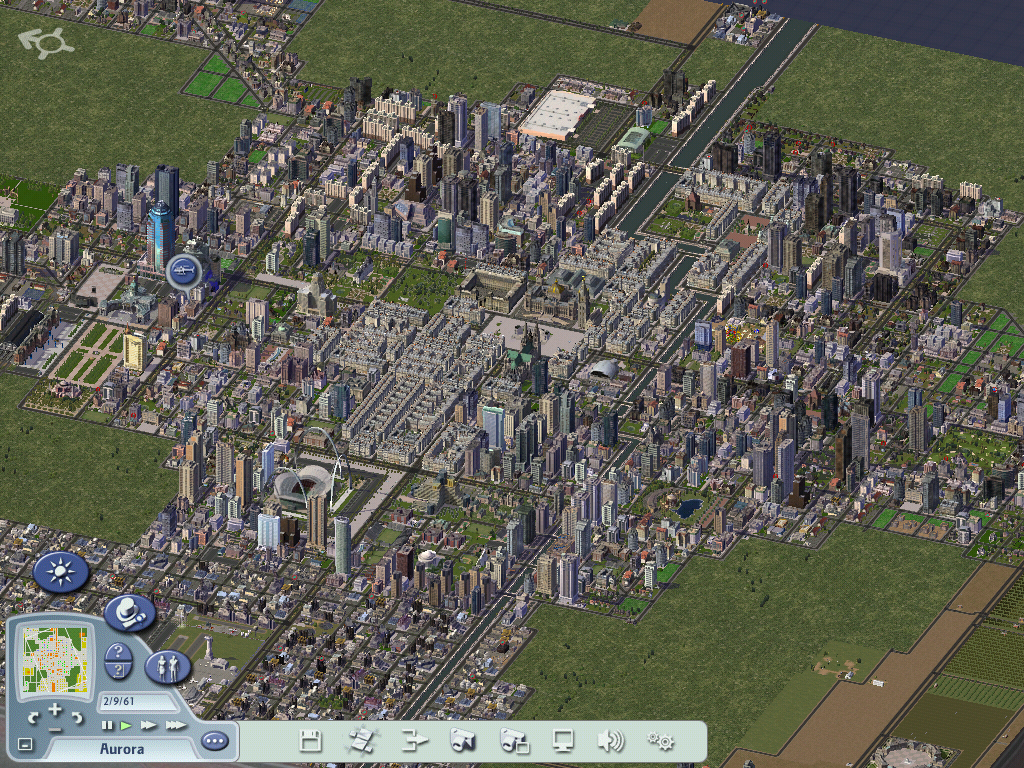Open sound options via the speaker icon
1024x768 pixels.
(610, 741)
